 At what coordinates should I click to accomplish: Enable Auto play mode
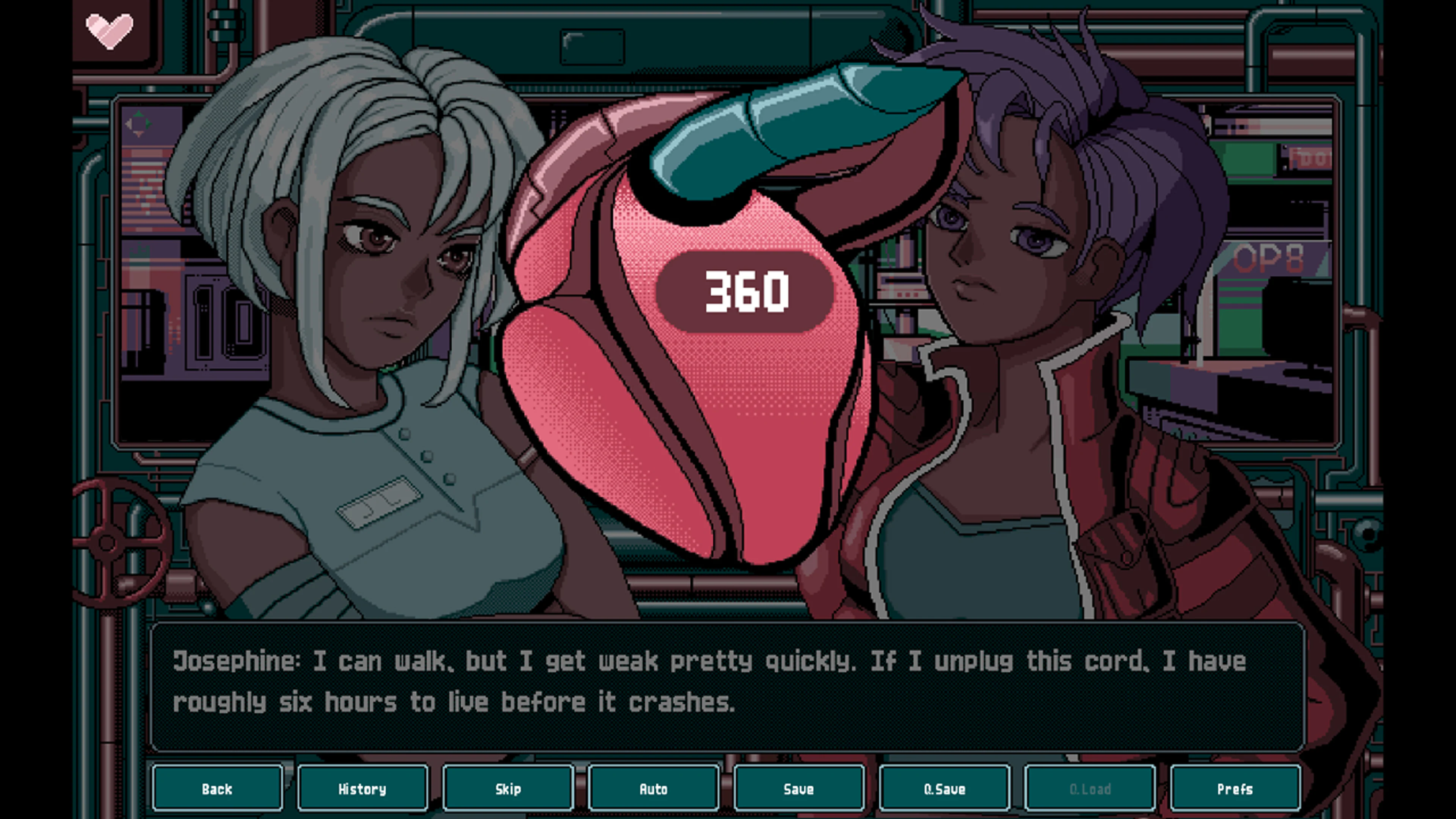pyautogui.click(x=653, y=789)
